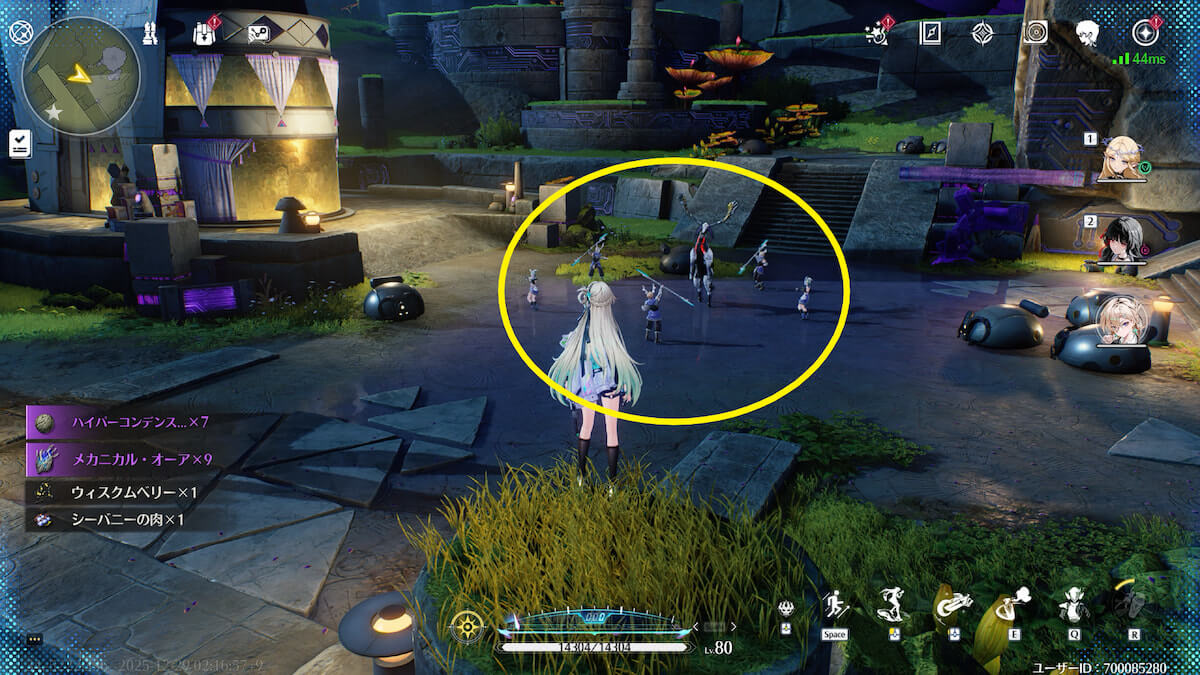The image size is (1200, 675).
Task: Open the circled star icon with red badge
Action: (1143, 32)
